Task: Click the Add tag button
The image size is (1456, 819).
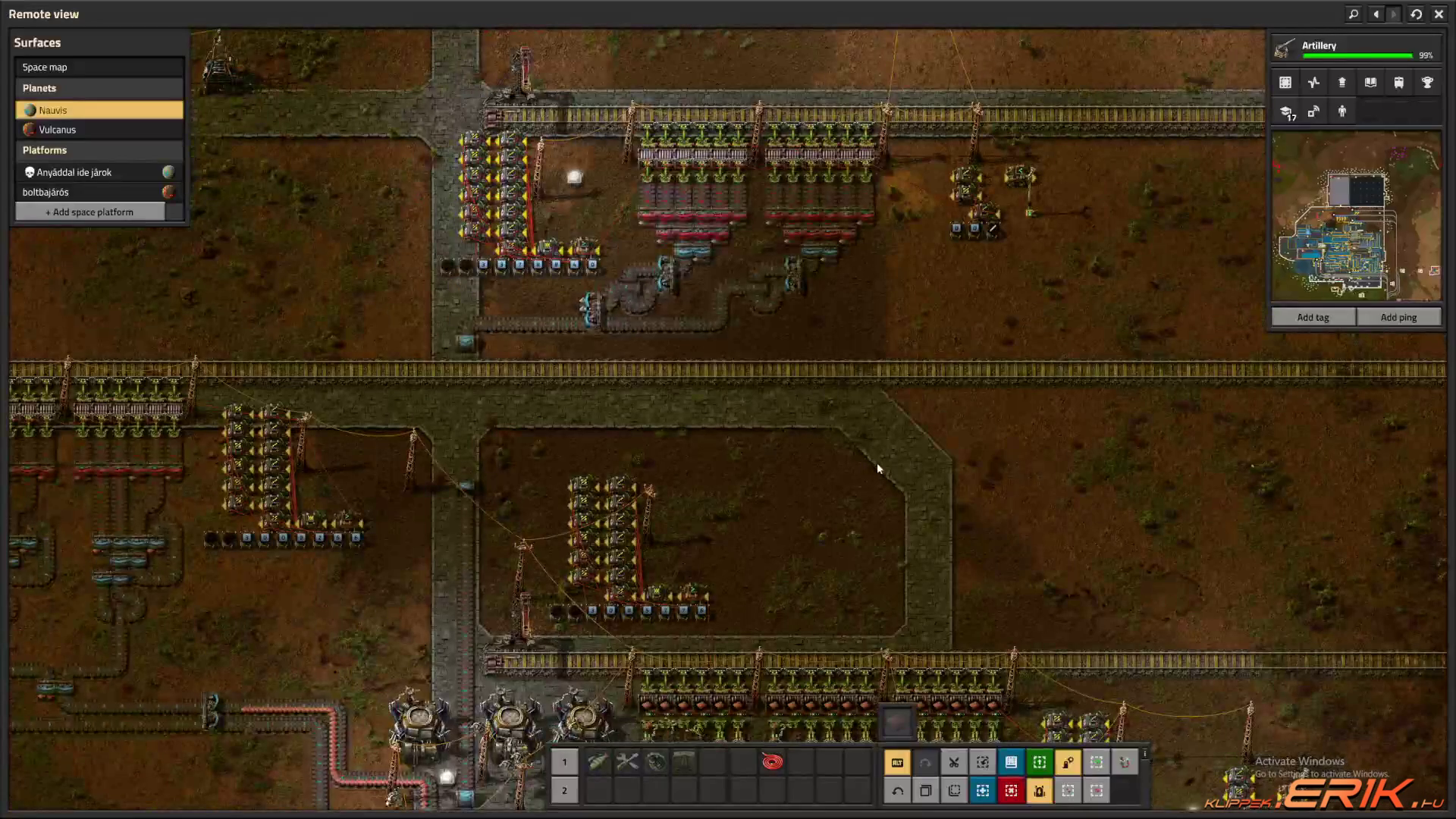Action: click(x=1313, y=318)
